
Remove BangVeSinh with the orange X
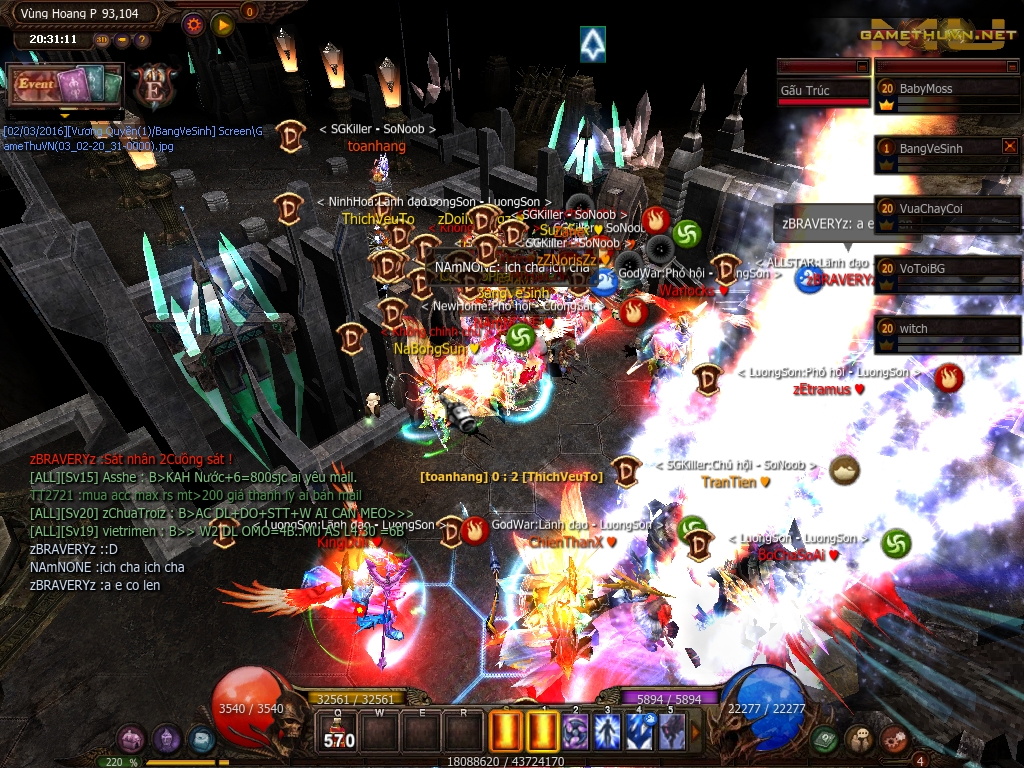click(1009, 146)
